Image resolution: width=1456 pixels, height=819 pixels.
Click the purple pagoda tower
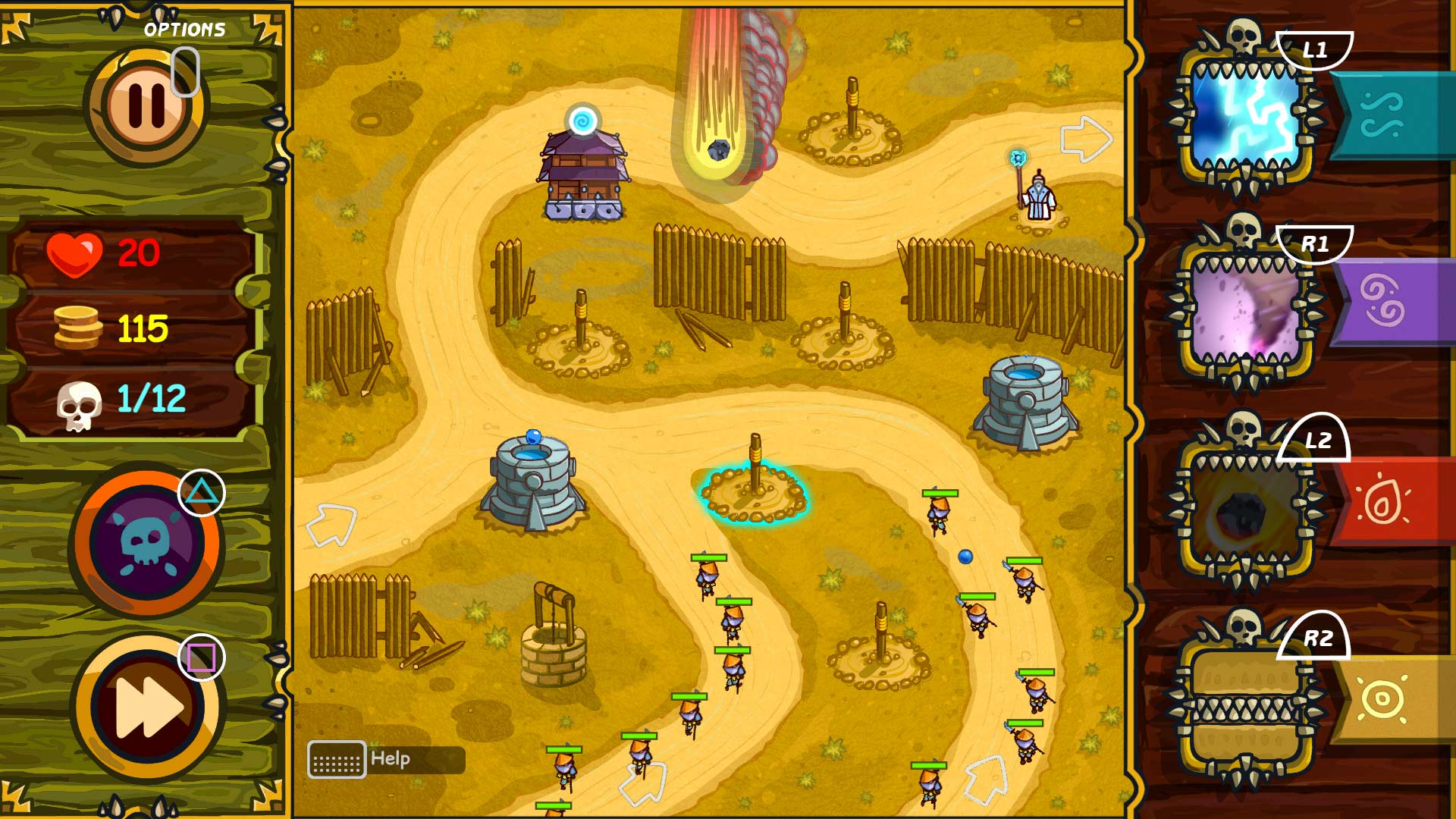pyautogui.click(x=582, y=171)
